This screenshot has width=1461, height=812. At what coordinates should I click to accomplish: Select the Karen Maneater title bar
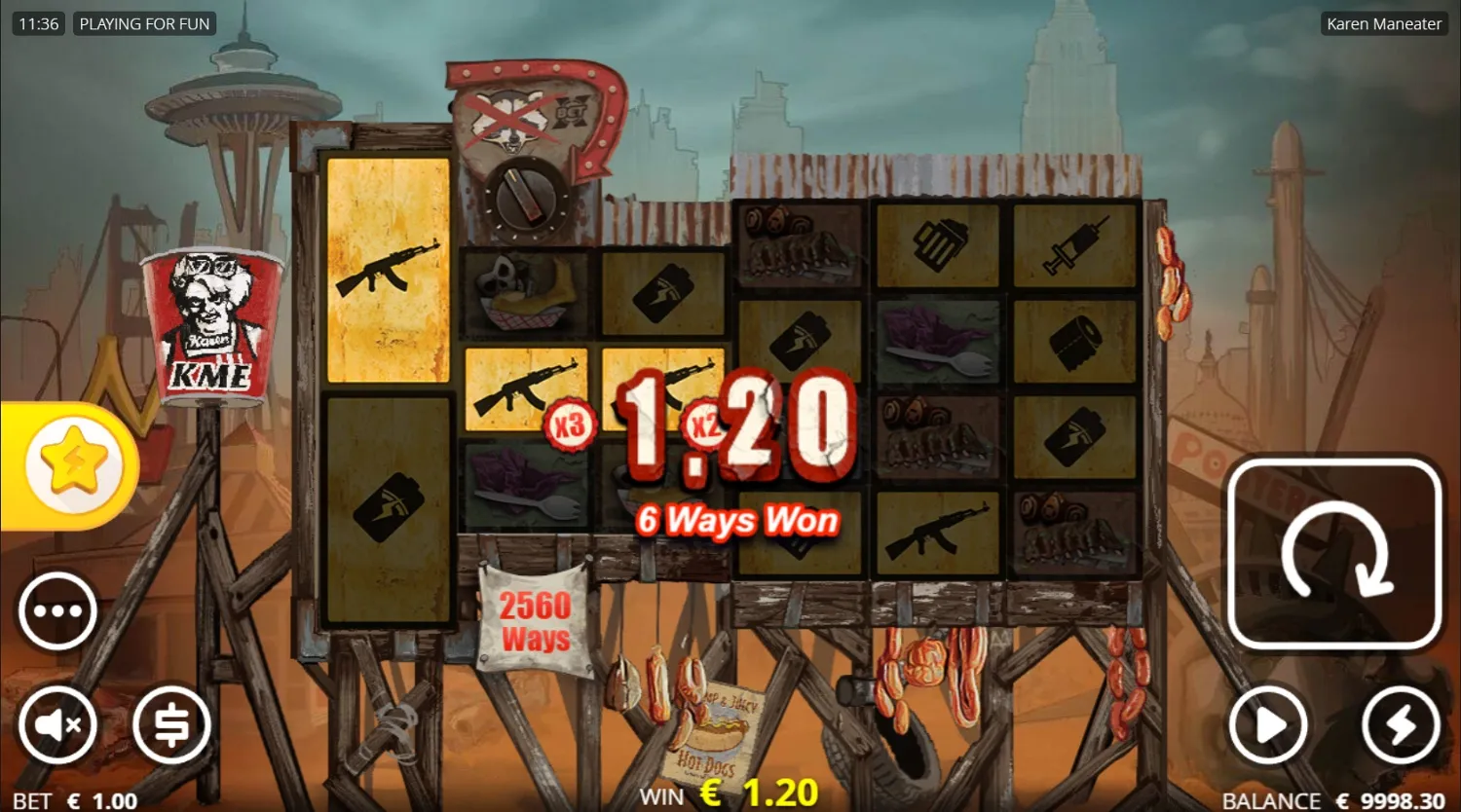click(1383, 23)
